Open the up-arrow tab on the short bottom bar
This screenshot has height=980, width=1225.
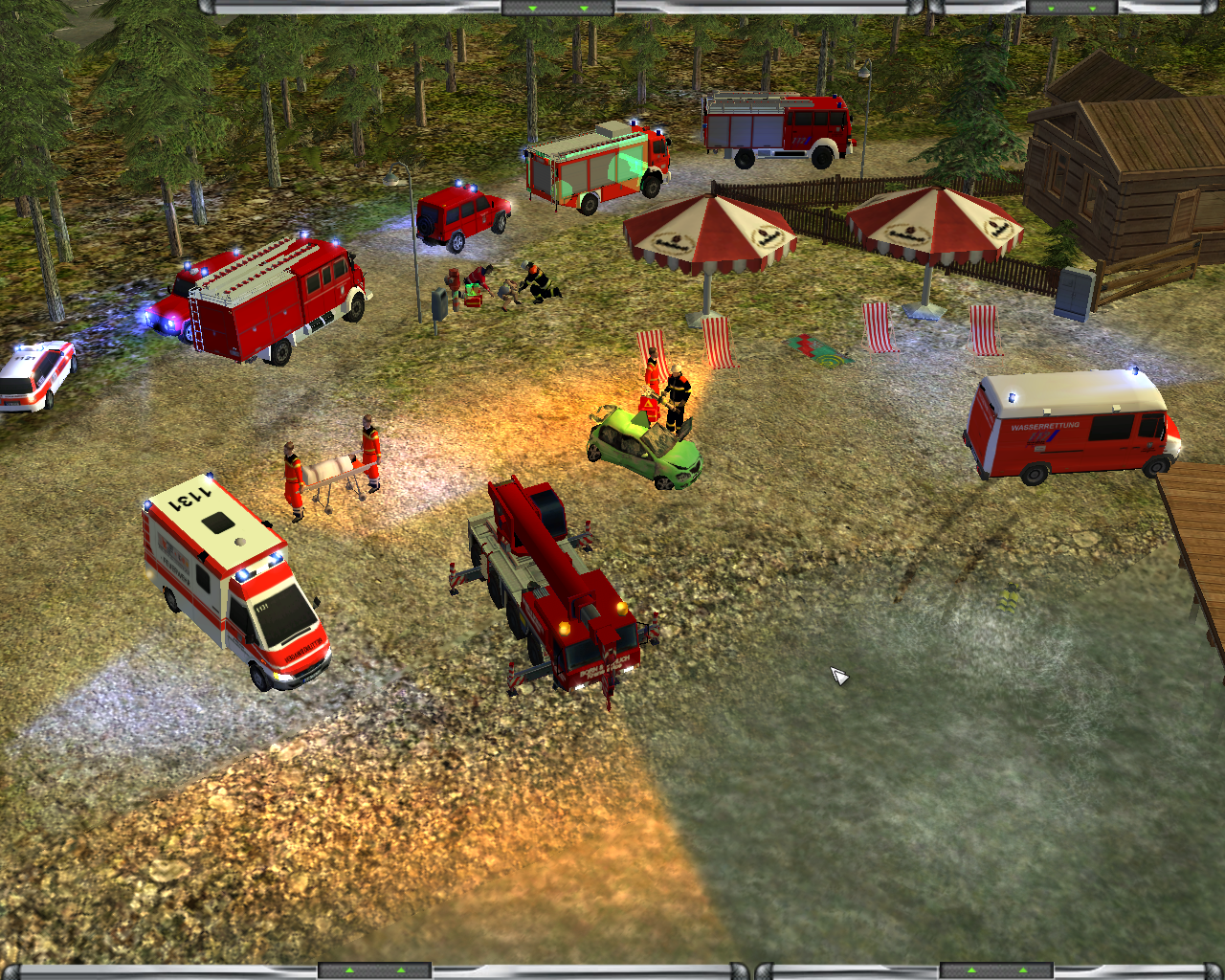tap(997, 971)
